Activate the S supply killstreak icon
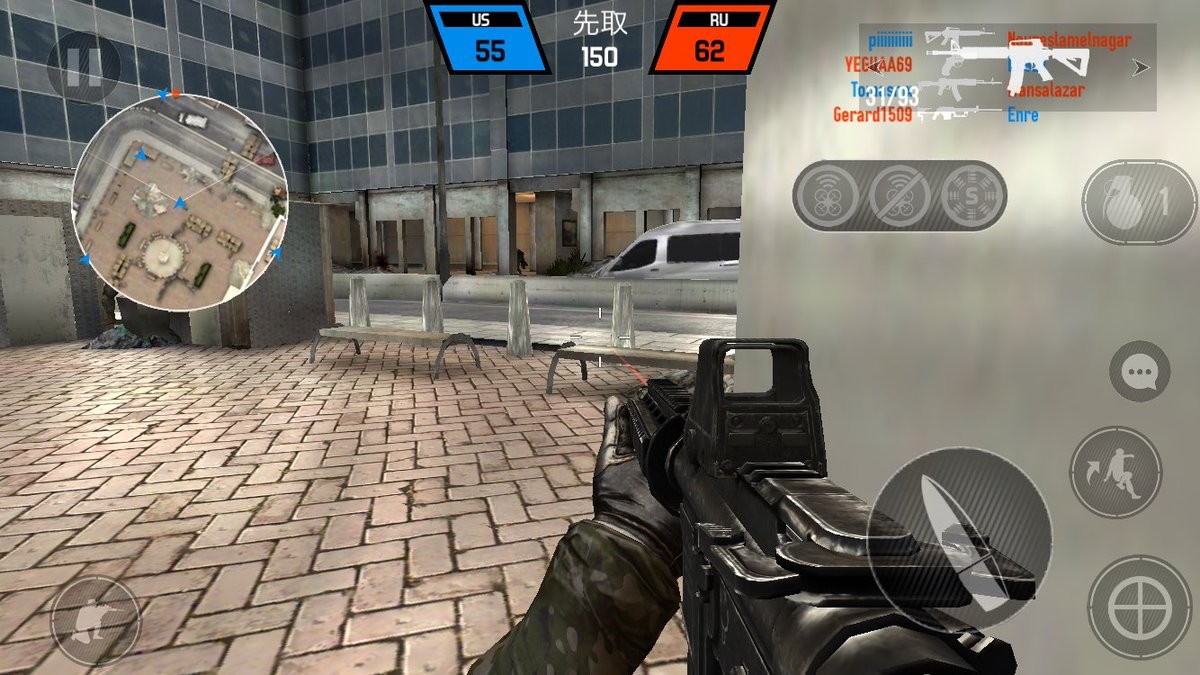 (x=971, y=196)
